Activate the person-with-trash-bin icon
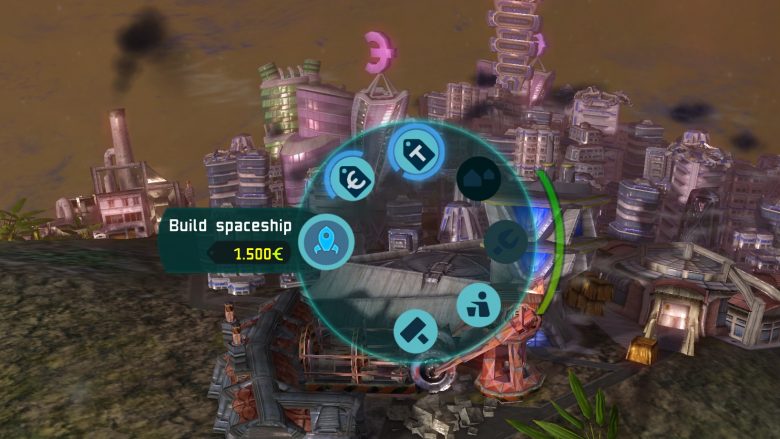Screen dimensions: 780x439 478,305
